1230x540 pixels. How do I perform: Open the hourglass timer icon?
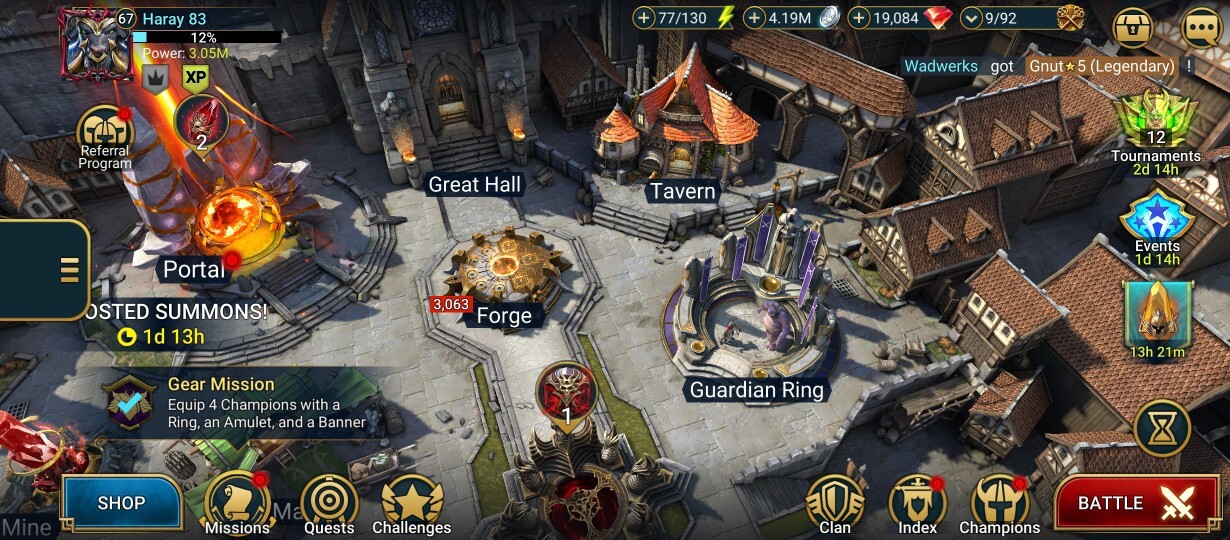1162,428
